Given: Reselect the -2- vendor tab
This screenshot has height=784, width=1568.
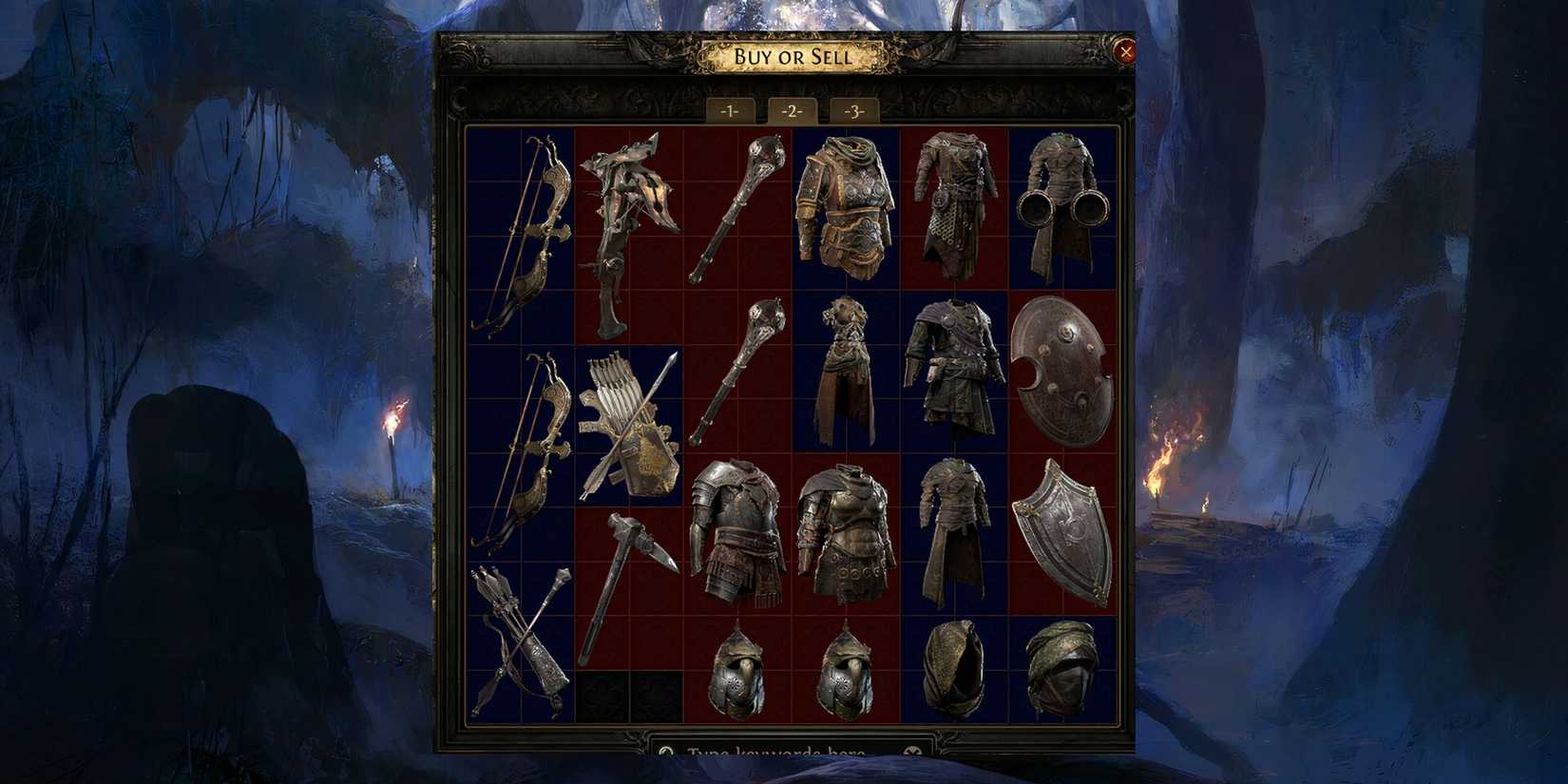Looking at the screenshot, I should coord(791,110).
